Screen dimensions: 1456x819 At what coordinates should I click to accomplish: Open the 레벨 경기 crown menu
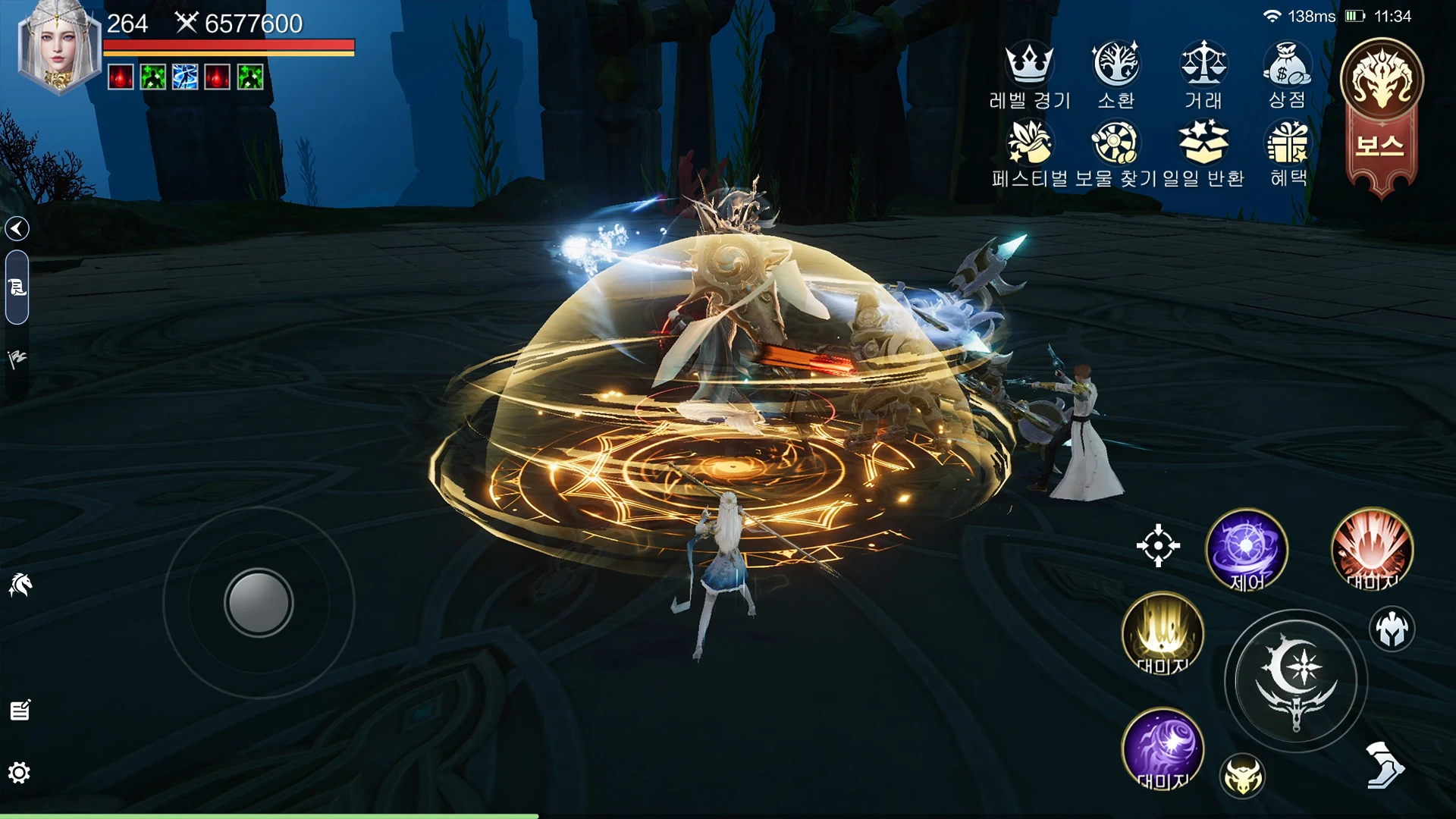click(x=1029, y=64)
